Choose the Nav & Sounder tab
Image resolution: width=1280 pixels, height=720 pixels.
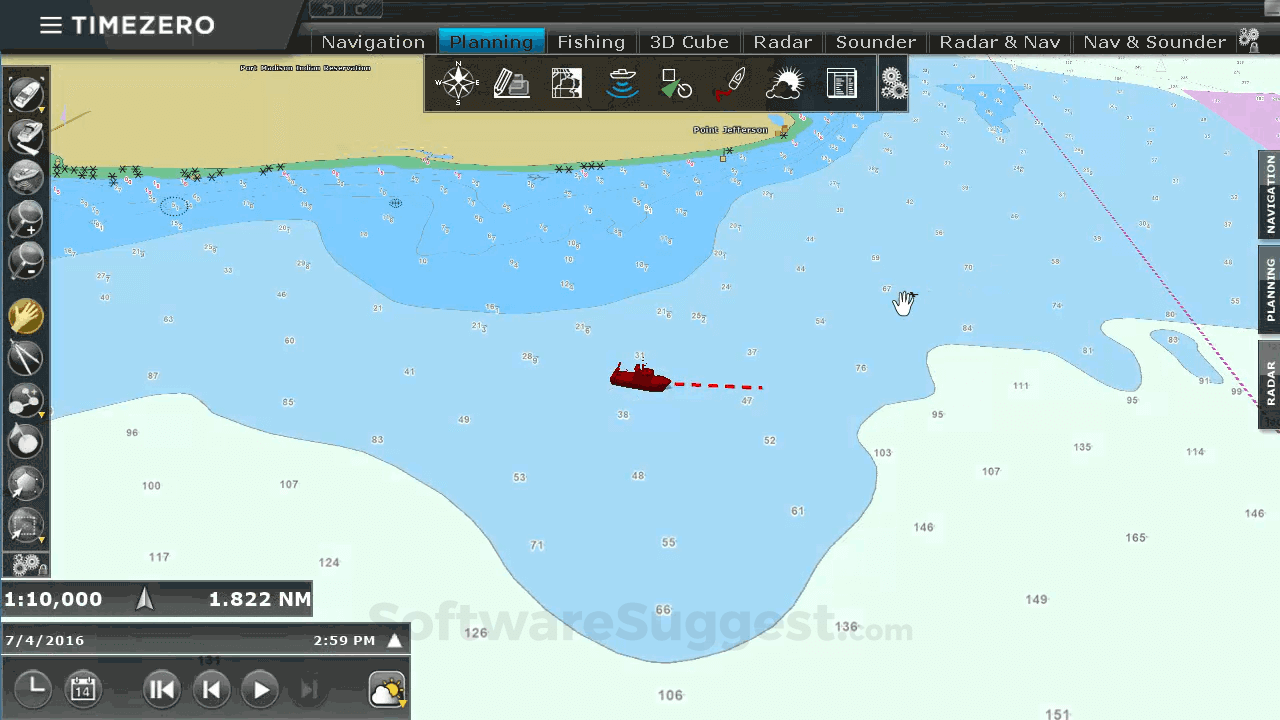click(x=1154, y=42)
